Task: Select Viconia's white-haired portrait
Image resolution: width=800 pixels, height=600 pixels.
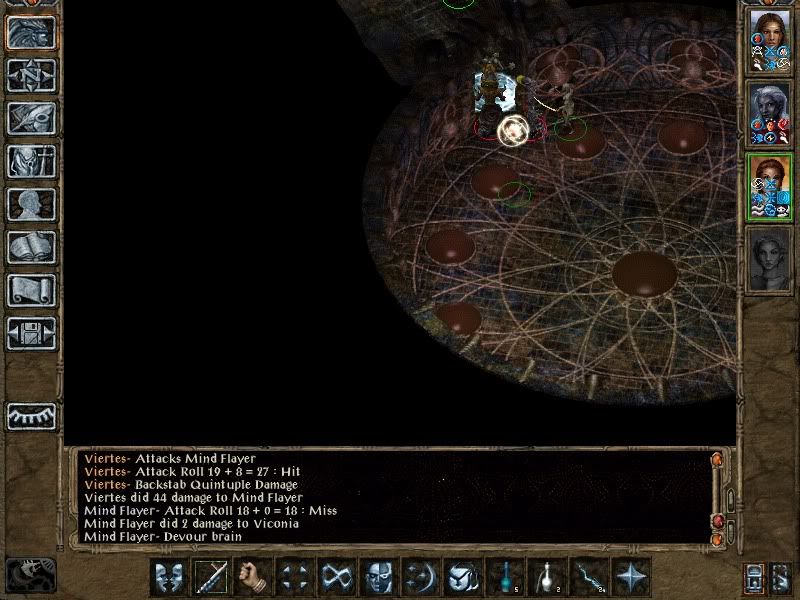Action: [x=768, y=113]
